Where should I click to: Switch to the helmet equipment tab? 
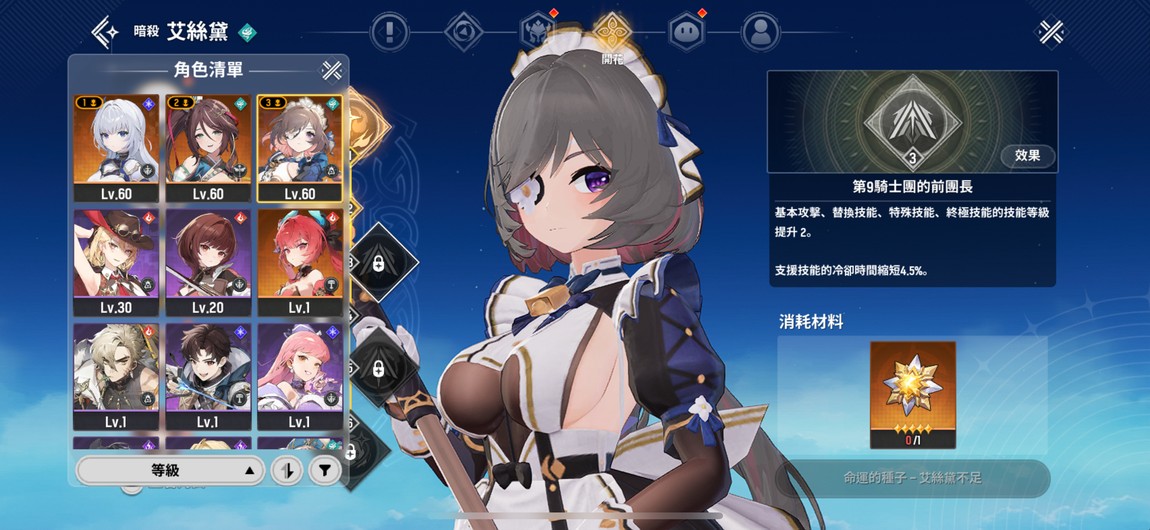pyautogui.click(x=537, y=32)
